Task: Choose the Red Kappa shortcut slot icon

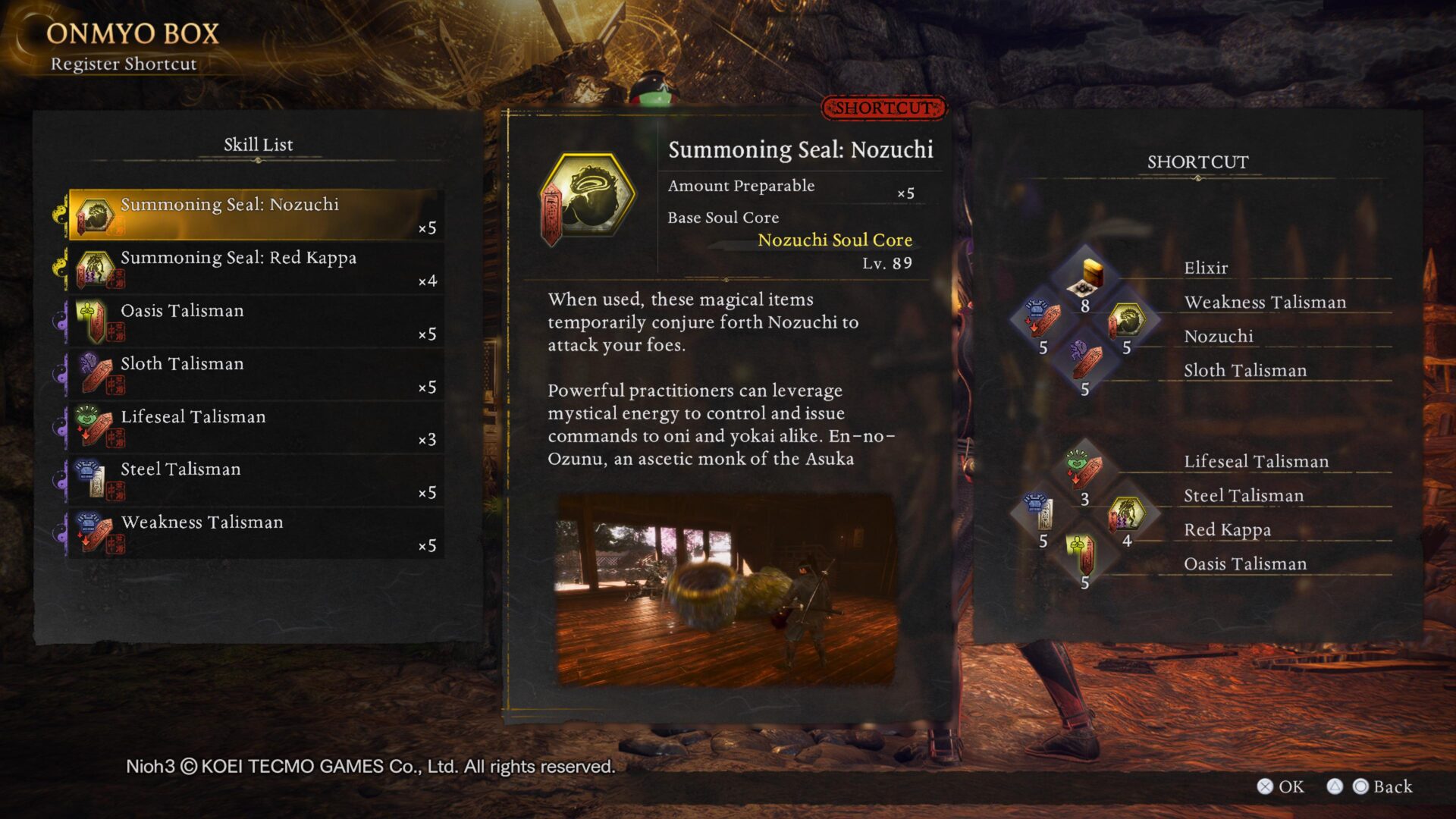Action: (x=1126, y=513)
